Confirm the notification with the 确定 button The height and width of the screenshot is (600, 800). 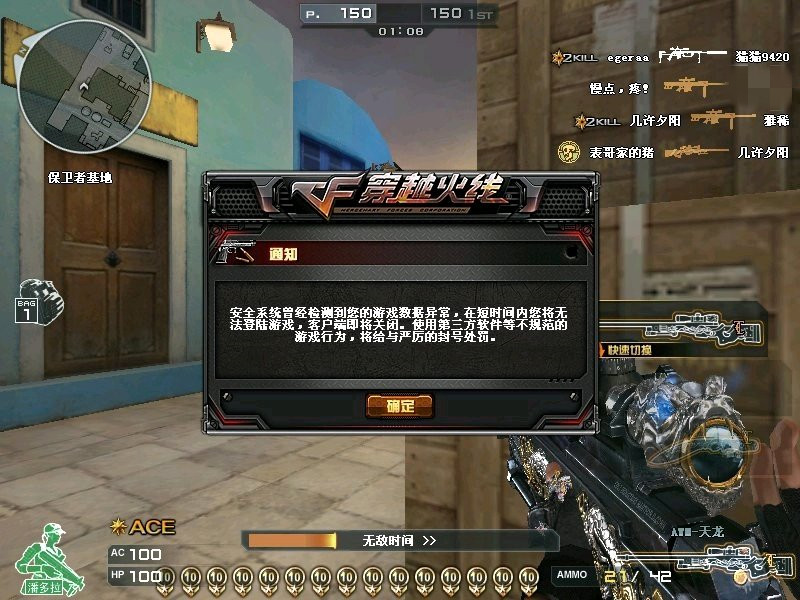pyautogui.click(x=399, y=405)
